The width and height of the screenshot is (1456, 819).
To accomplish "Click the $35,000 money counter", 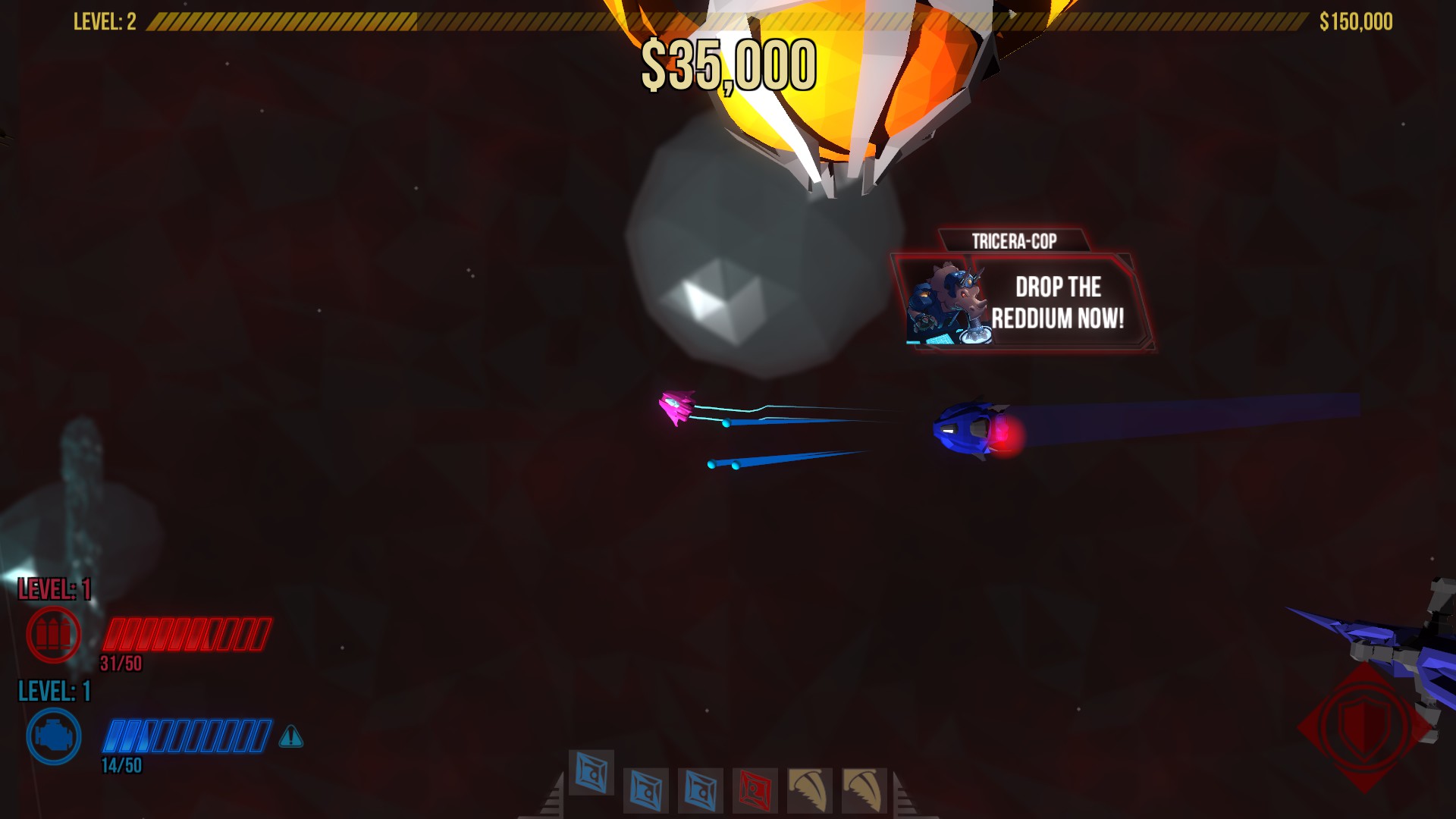I will click(730, 65).
